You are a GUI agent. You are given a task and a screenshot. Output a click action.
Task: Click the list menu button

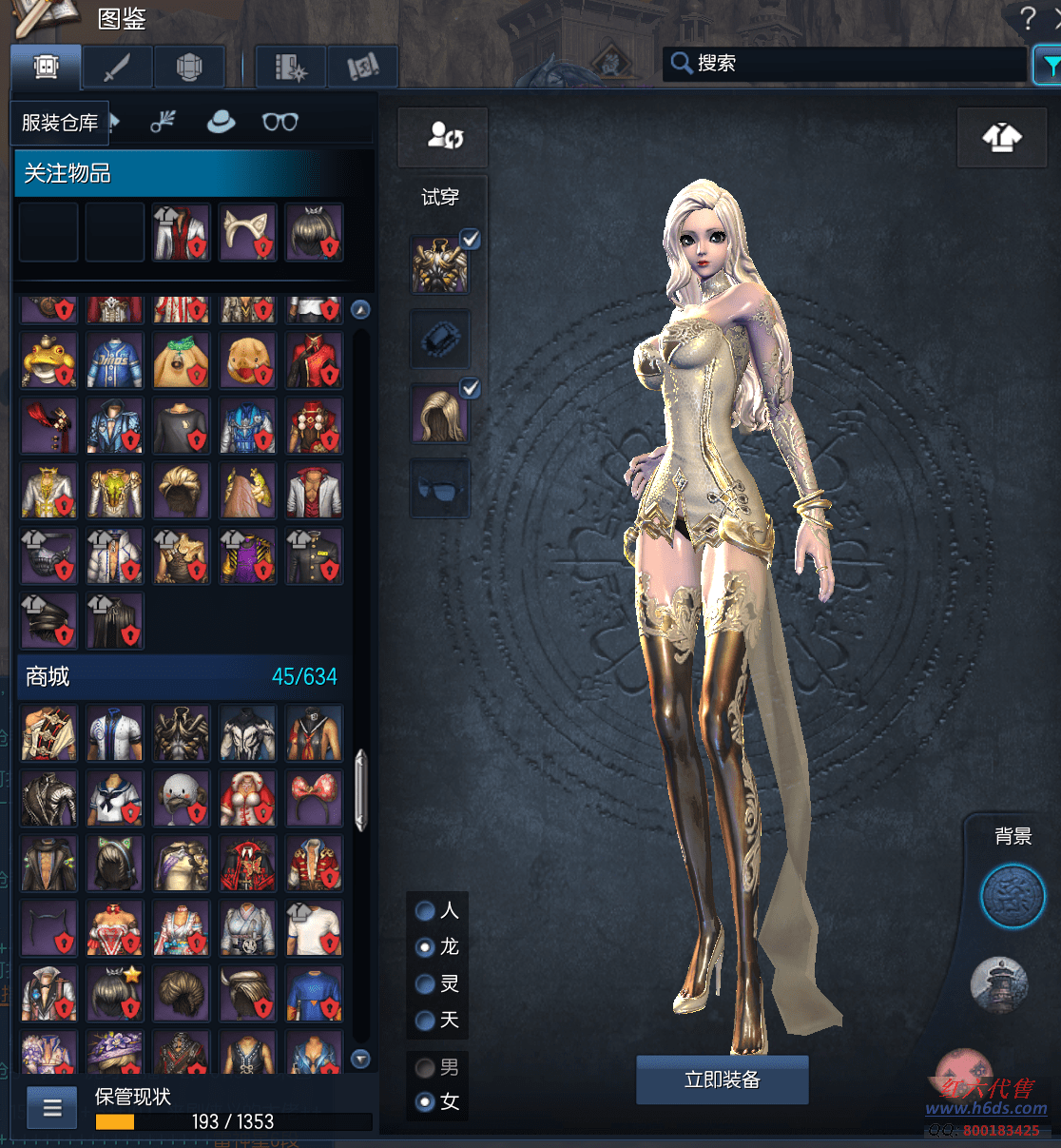52,1108
